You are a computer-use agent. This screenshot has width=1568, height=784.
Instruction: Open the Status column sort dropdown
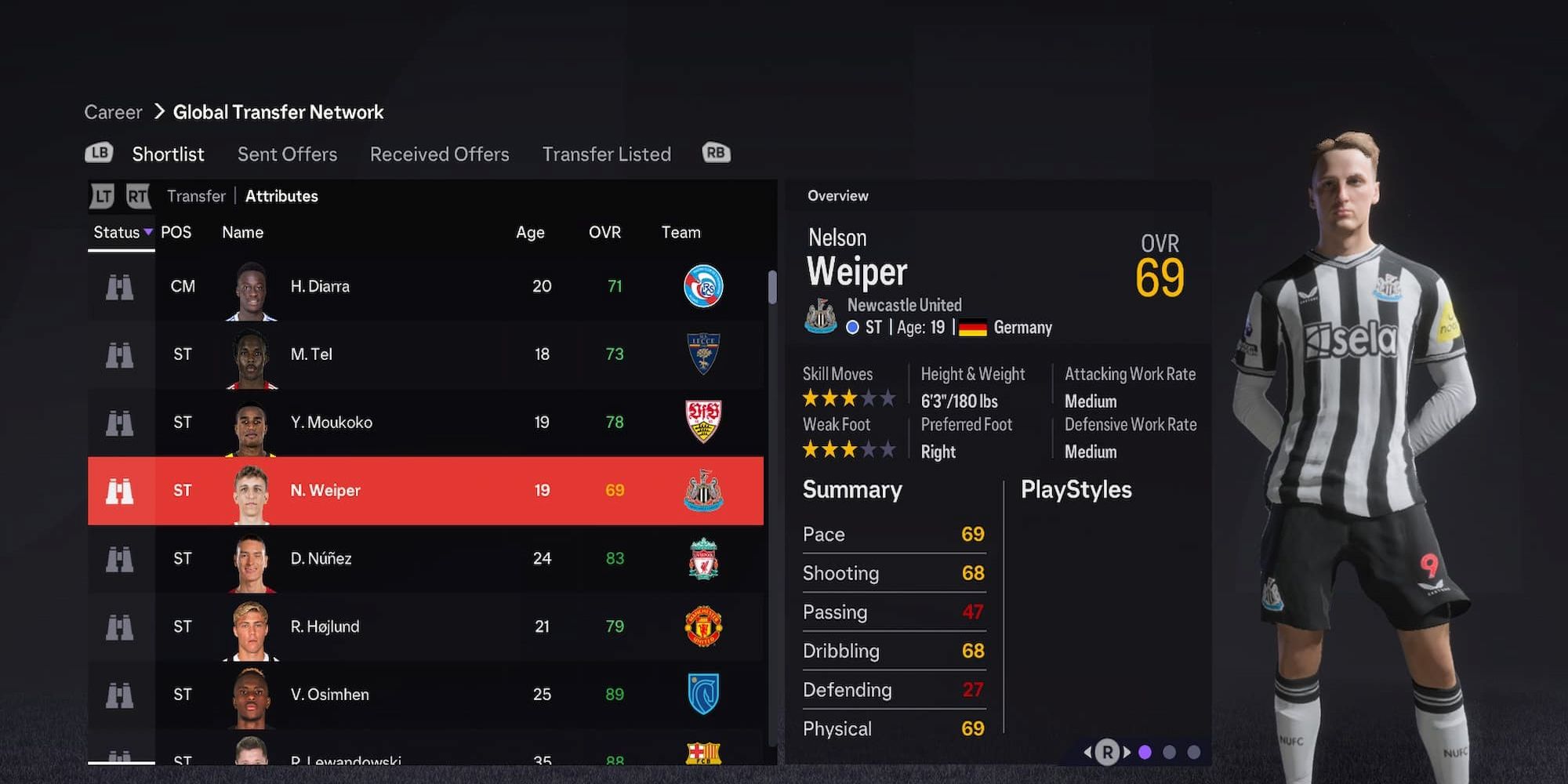[x=120, y=232]
